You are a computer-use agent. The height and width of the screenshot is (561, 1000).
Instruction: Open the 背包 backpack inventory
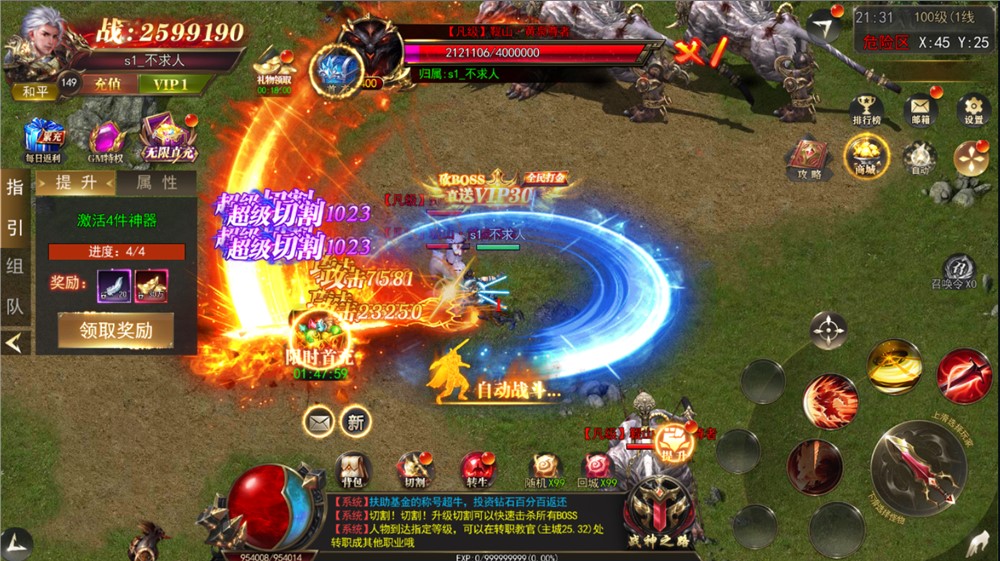point(353,469)
